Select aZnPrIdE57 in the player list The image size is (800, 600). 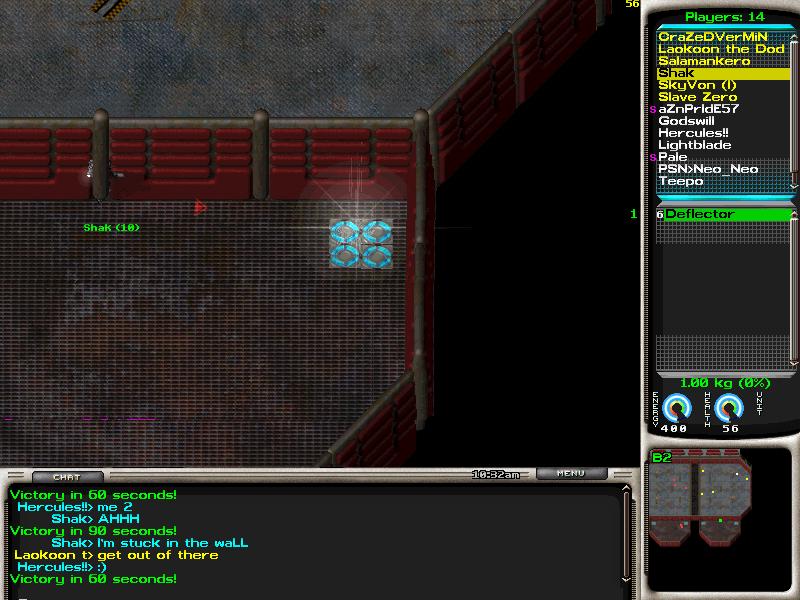[698, 109]
